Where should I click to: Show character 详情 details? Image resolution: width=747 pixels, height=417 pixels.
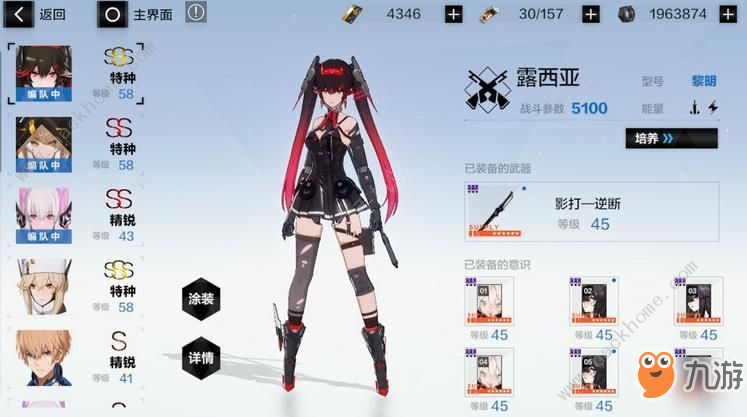tap(202, 357)
